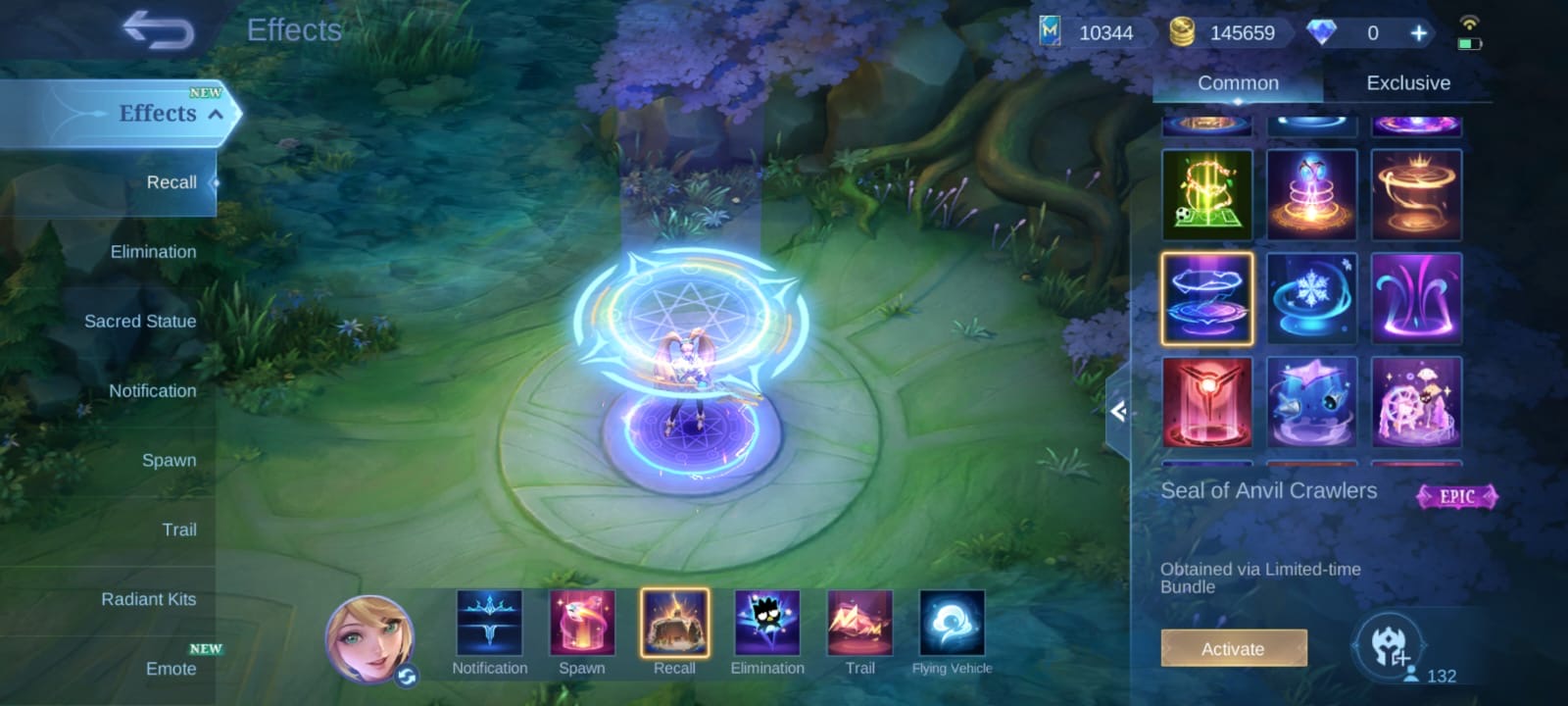Collapse the Effects menu header

pos(216,114)
